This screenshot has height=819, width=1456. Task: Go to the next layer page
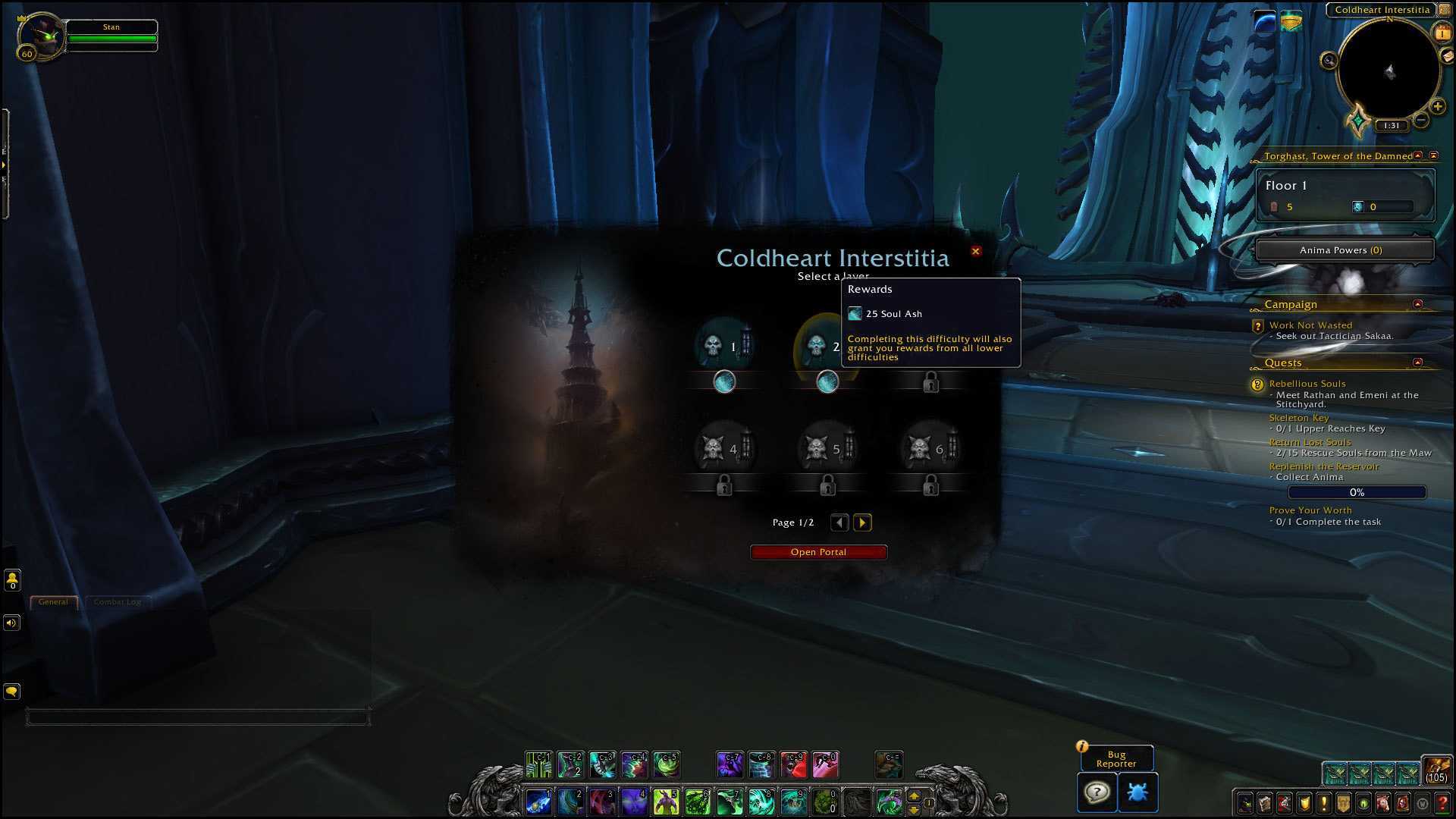[x=862, y=522]
